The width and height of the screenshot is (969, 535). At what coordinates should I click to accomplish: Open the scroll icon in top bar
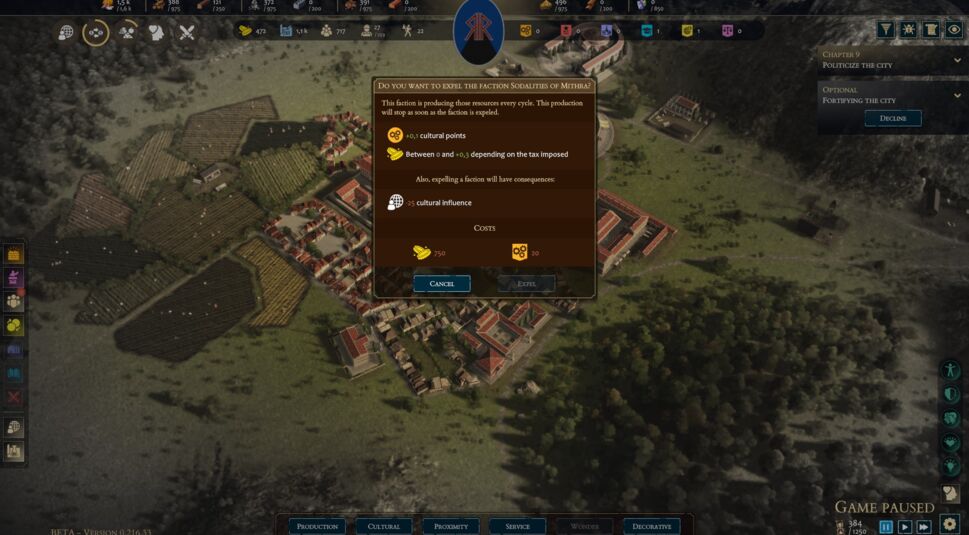[931, 30]
